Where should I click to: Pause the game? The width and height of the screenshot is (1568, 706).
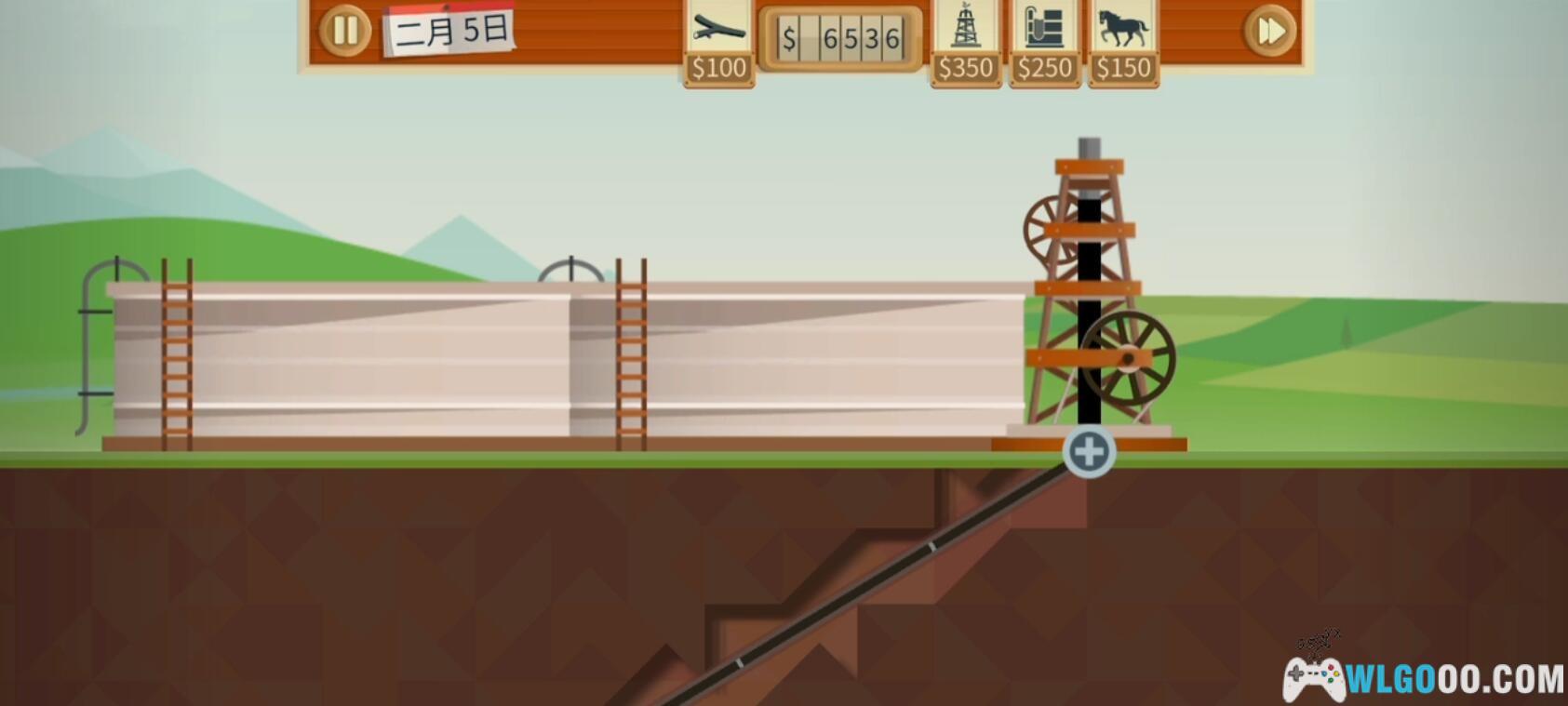point(345,31)
